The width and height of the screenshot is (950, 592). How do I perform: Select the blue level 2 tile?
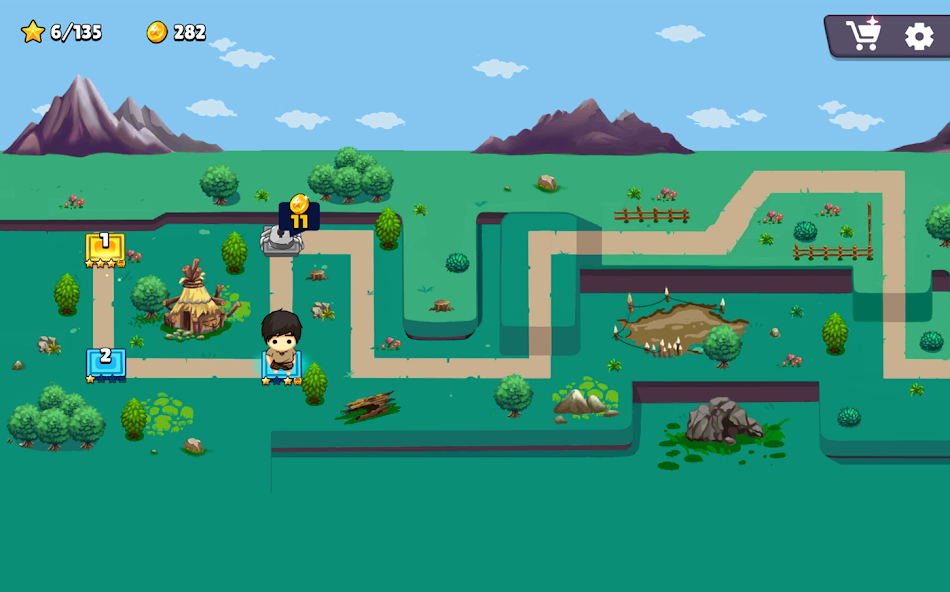(x=105, y=362)
